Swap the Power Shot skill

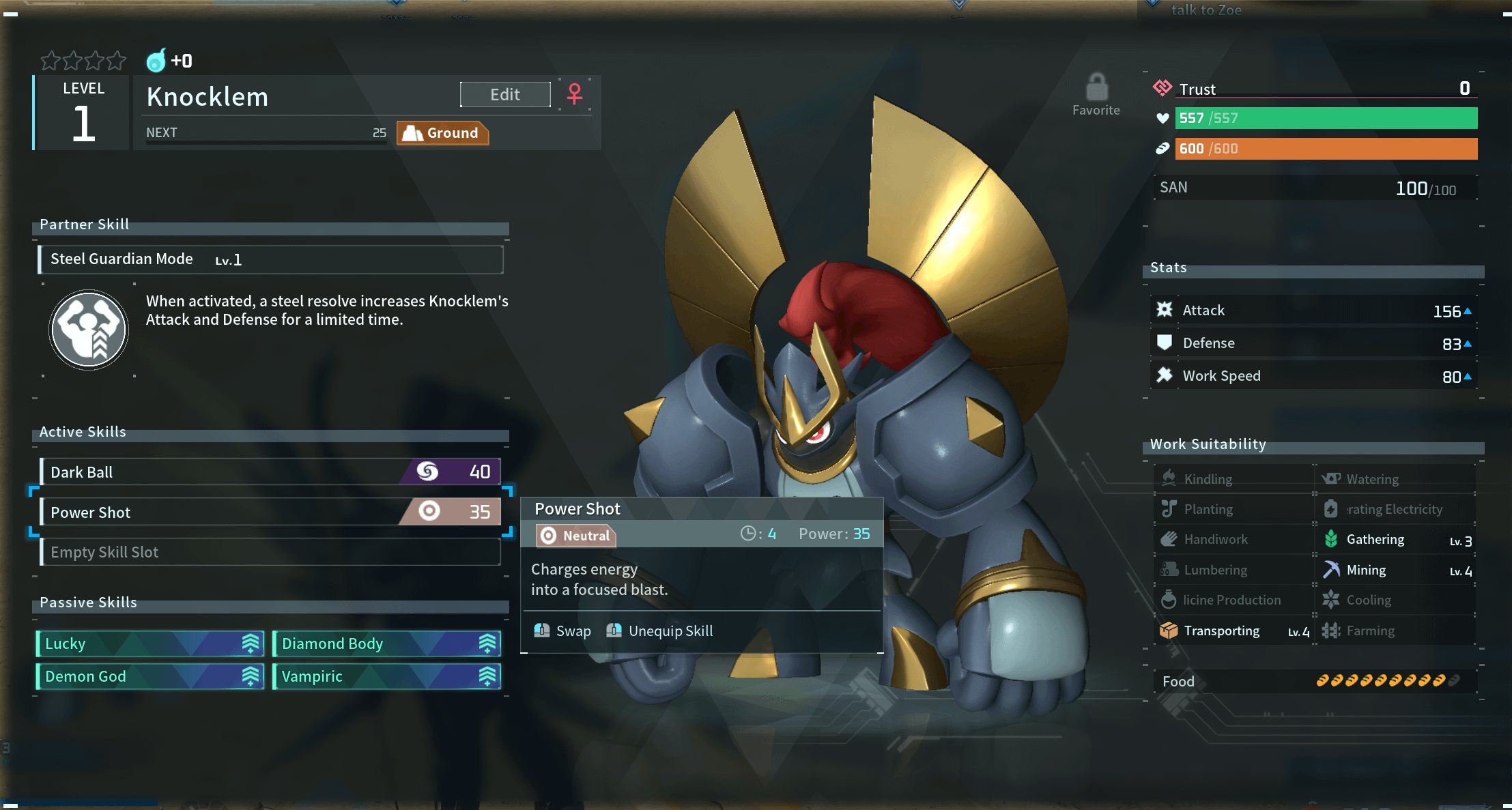563,631
